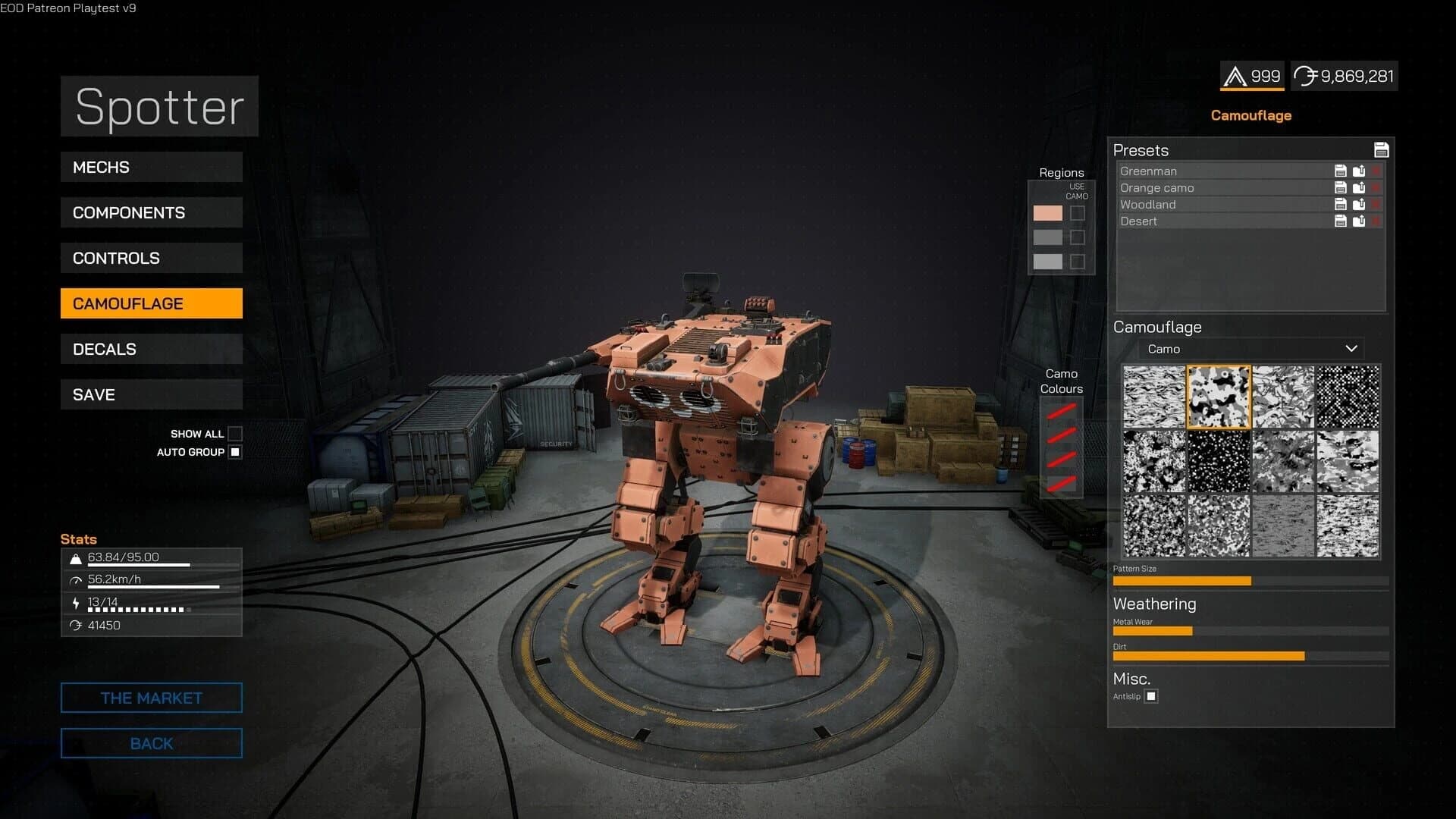Image resolution: width=1456 pixels, height=819 pixels.
Task: Delete the Orange camo preset with its red icon
Action: click(x=1375, y=187)
